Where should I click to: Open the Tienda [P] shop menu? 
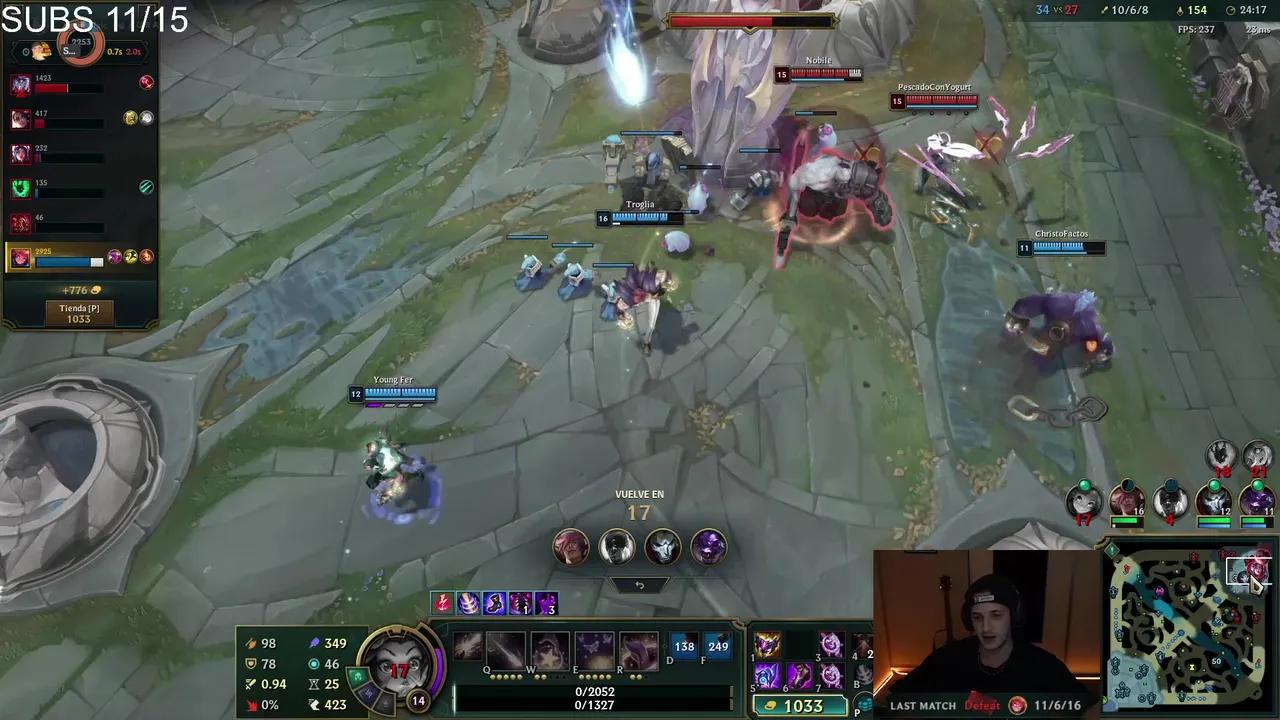coord(79,313)
